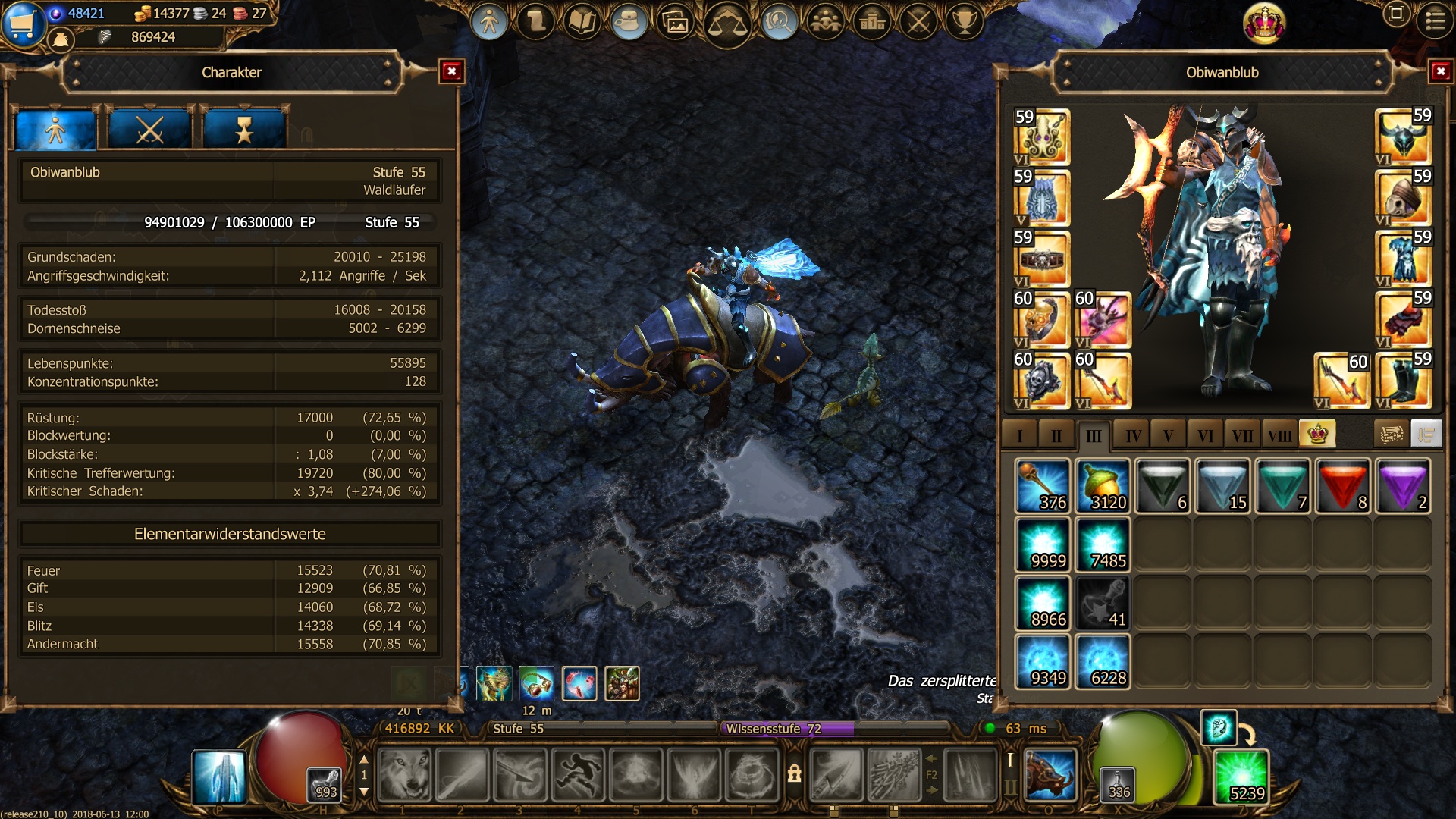Screen dimensions: 1456x819
Task: Open the crown premium bag tab
Action: point(1317,435)
